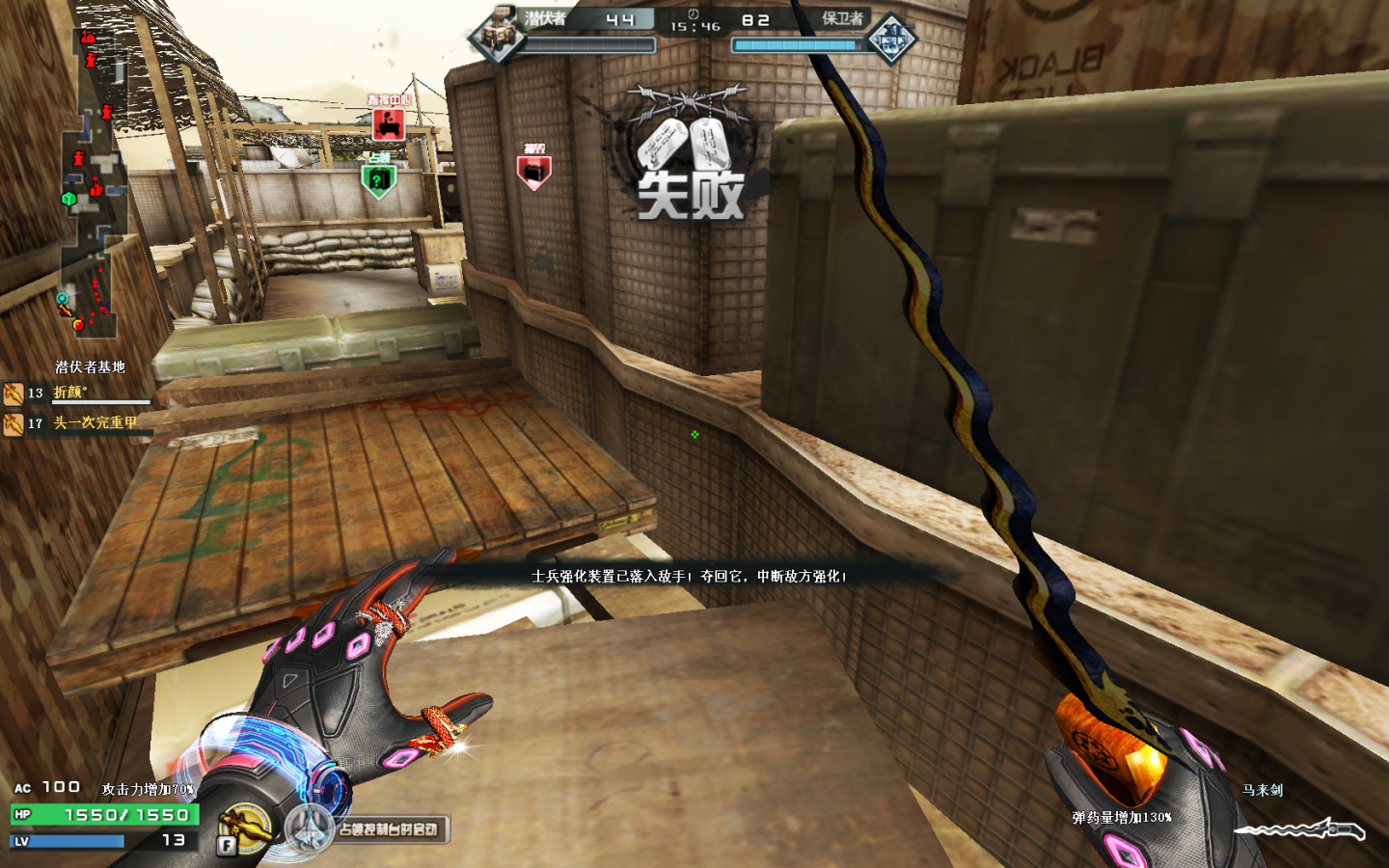Select teammate 头一次完重甲 in the squad list
The height and width of the screenshot is (868, 1389).
click(x=95, y=423)
